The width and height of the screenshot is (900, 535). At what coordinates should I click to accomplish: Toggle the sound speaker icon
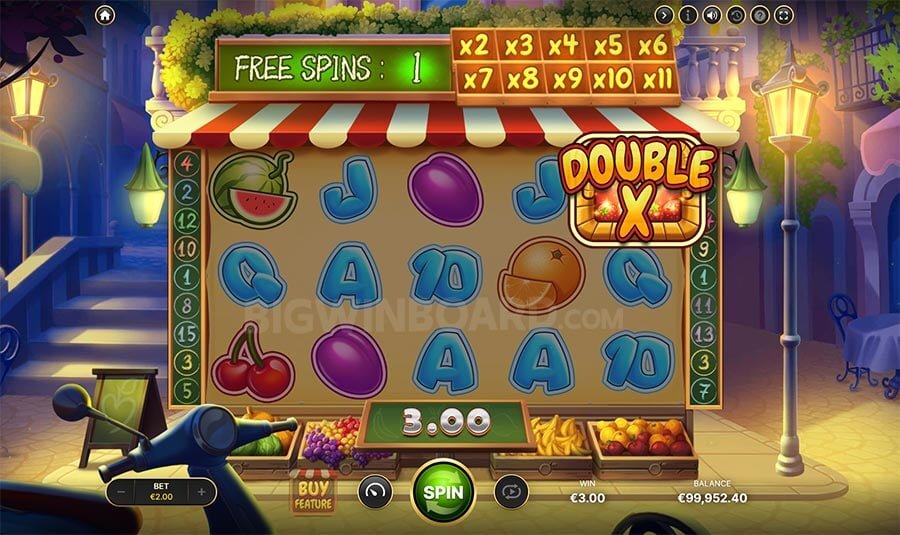coord(712,15)
